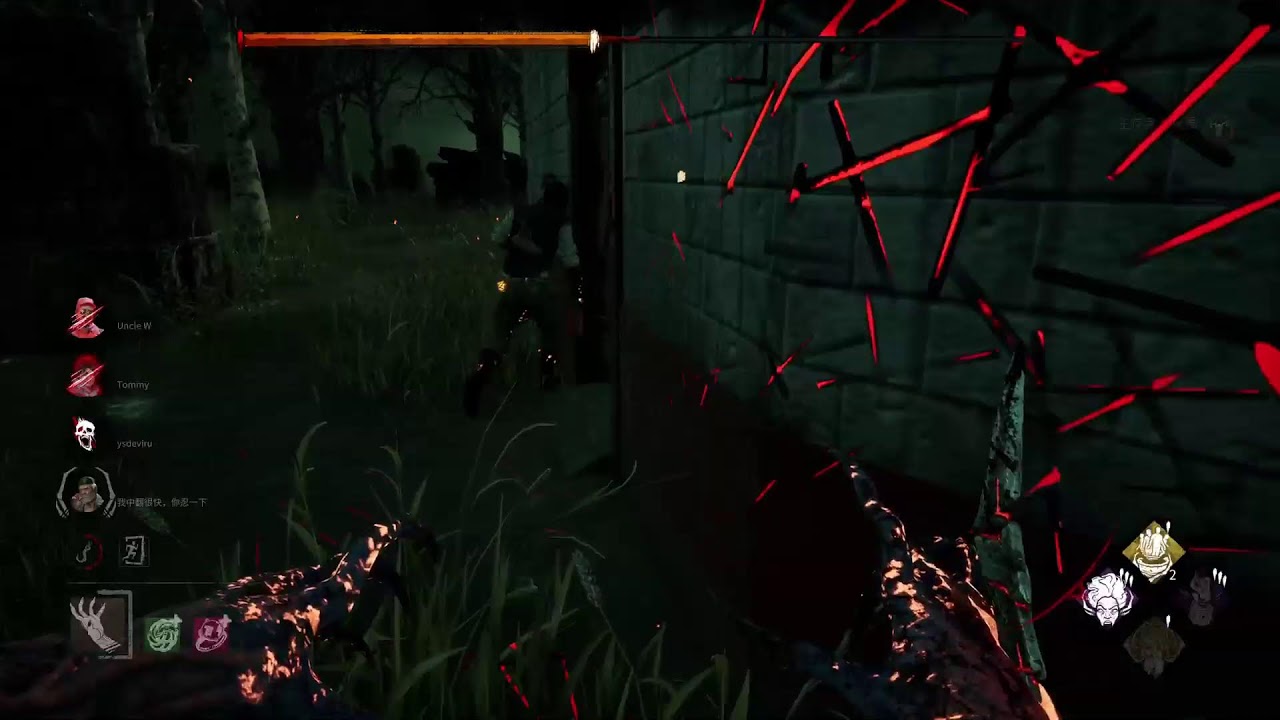The width and height of the screenshot is (1280, 720).
Task: Select Uncle W's survivor status portrait
Action: (x=86, y=318)
